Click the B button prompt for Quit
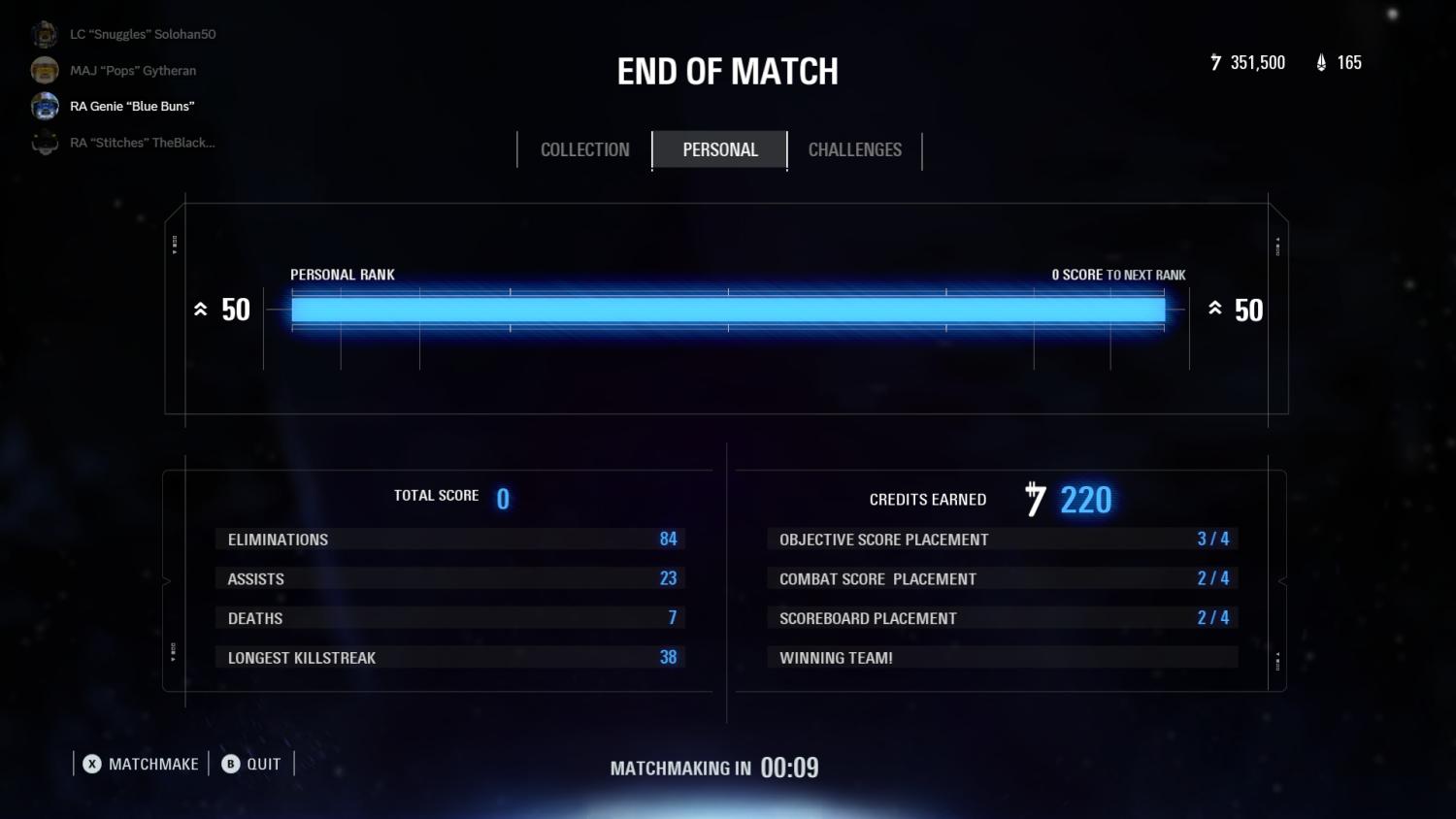The width and height of the screenshot is (1456, 819). pyautogui.click(x=230, y=764)
